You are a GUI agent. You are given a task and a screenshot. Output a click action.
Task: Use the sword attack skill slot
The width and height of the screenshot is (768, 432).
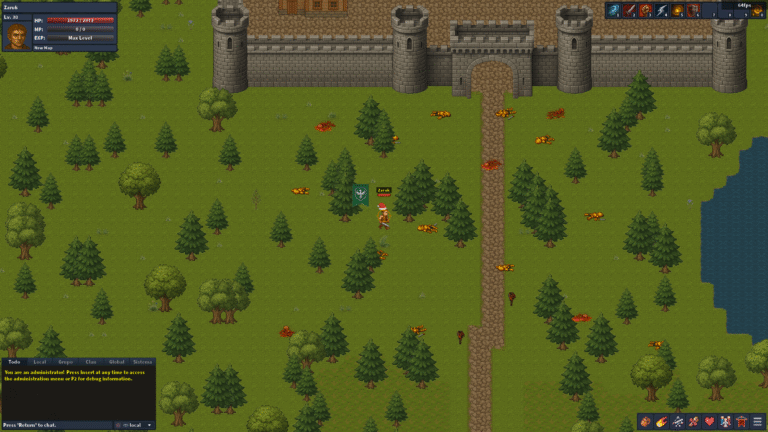pyautogui.click(x=630, y=10)
